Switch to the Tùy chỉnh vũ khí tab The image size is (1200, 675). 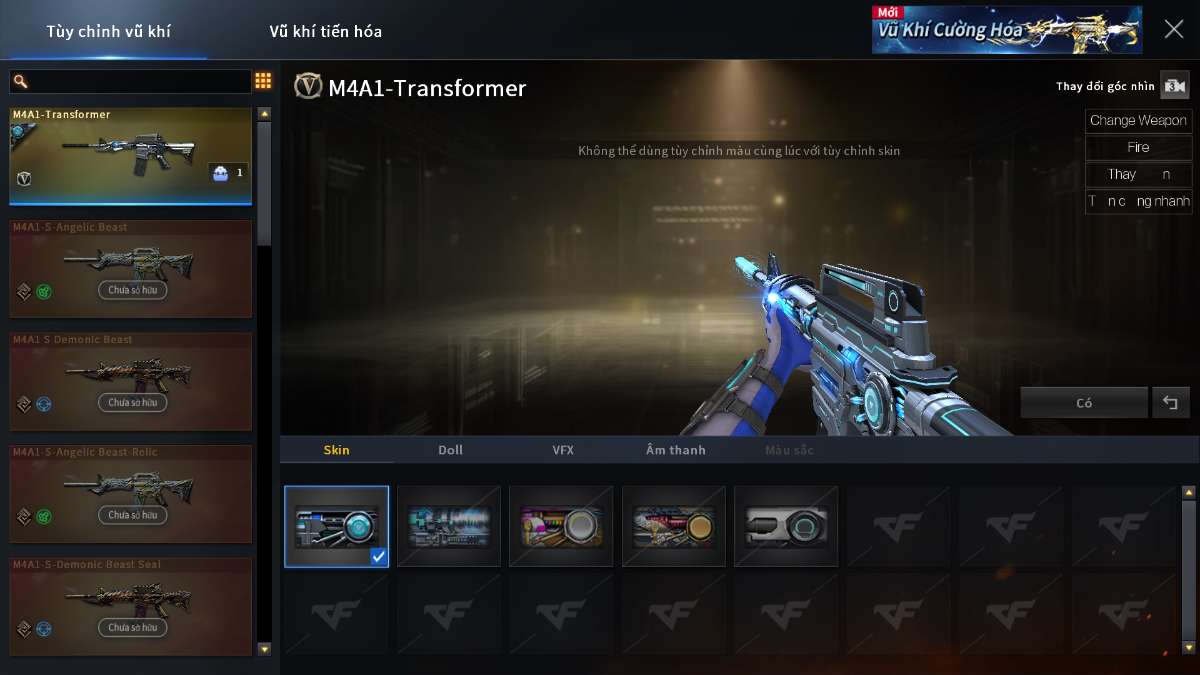tap(108, 31)
